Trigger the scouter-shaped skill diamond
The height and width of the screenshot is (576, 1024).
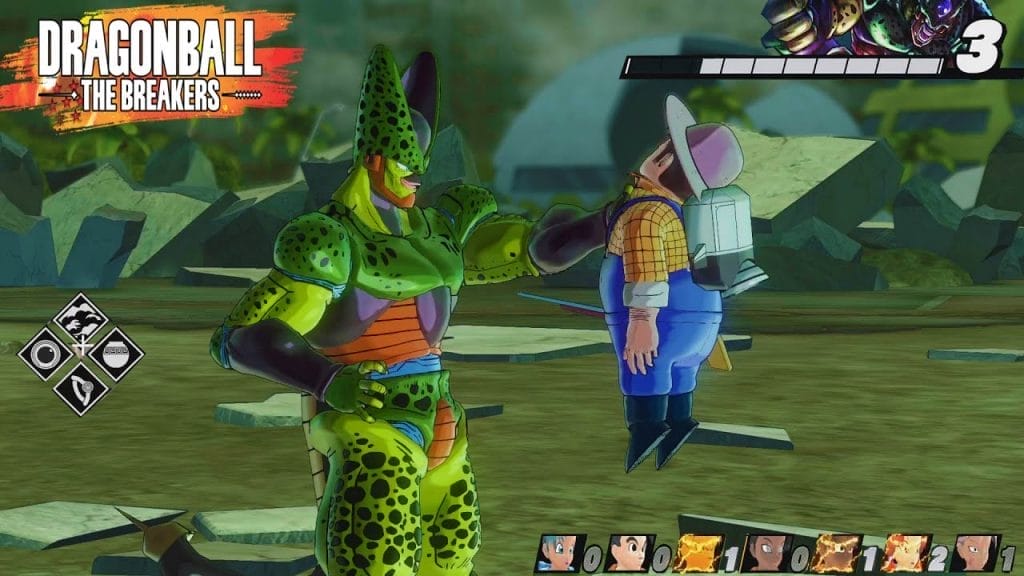(x=81, y=388)
